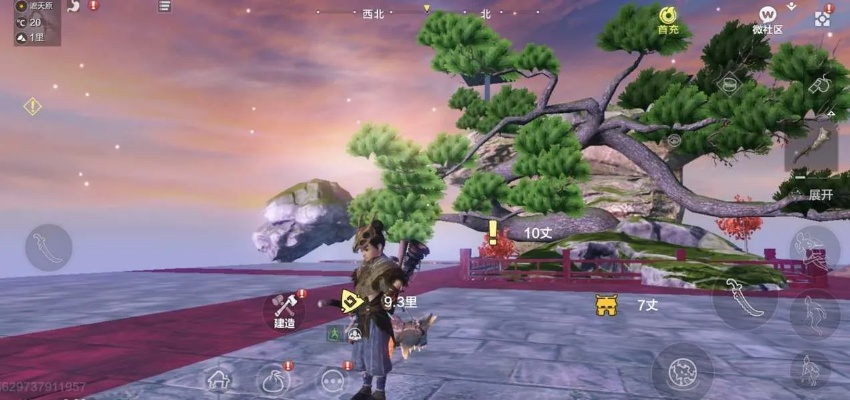This screenshot has width=850, height=400.
Task: Open the bag pouch inventory
Action: tap(274, 380)
